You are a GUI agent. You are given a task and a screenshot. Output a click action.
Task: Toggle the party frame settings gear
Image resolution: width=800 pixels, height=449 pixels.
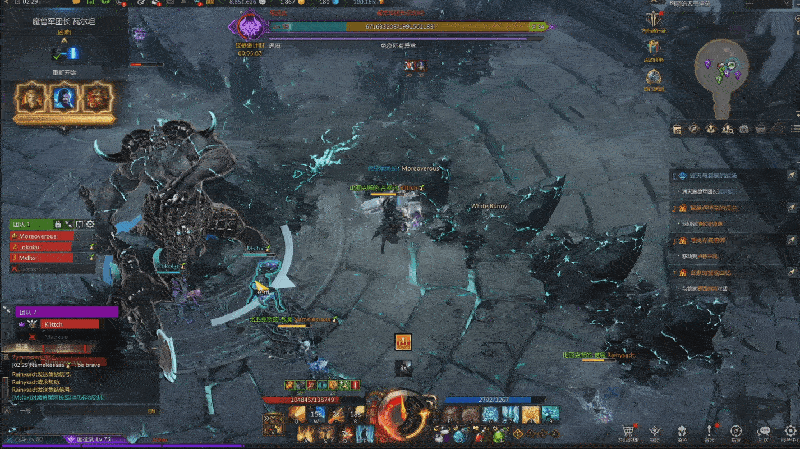(89, 223)
